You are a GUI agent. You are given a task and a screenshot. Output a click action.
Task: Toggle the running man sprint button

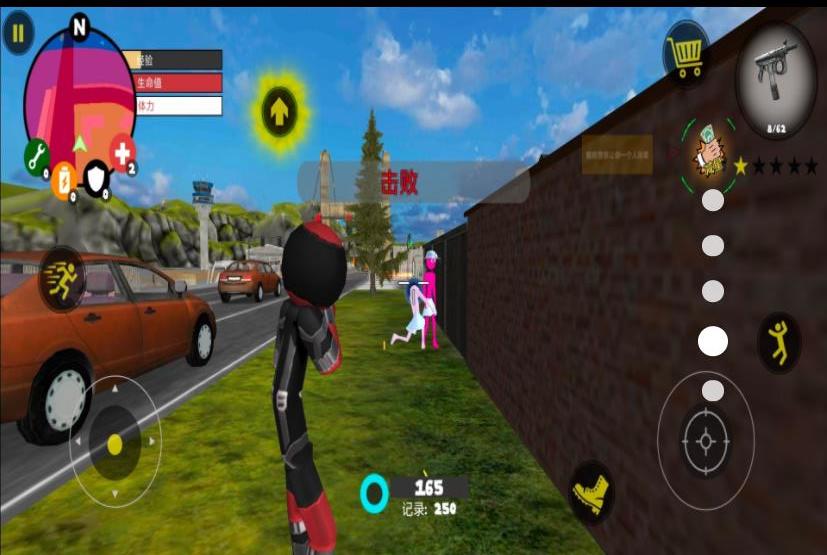62,280
